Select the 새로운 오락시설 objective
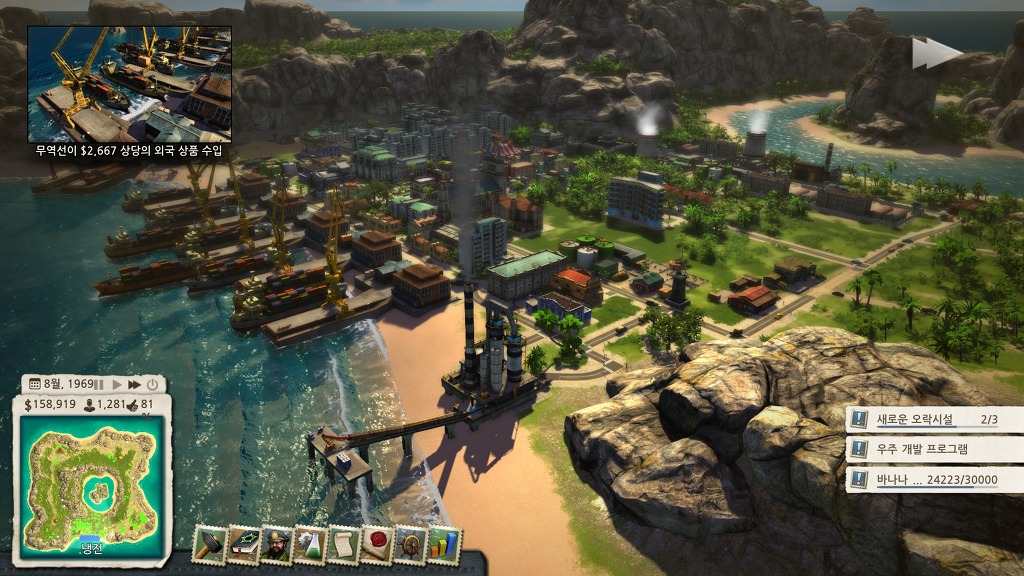Viewport: 1024px width, 576px height. click(934, 420)
